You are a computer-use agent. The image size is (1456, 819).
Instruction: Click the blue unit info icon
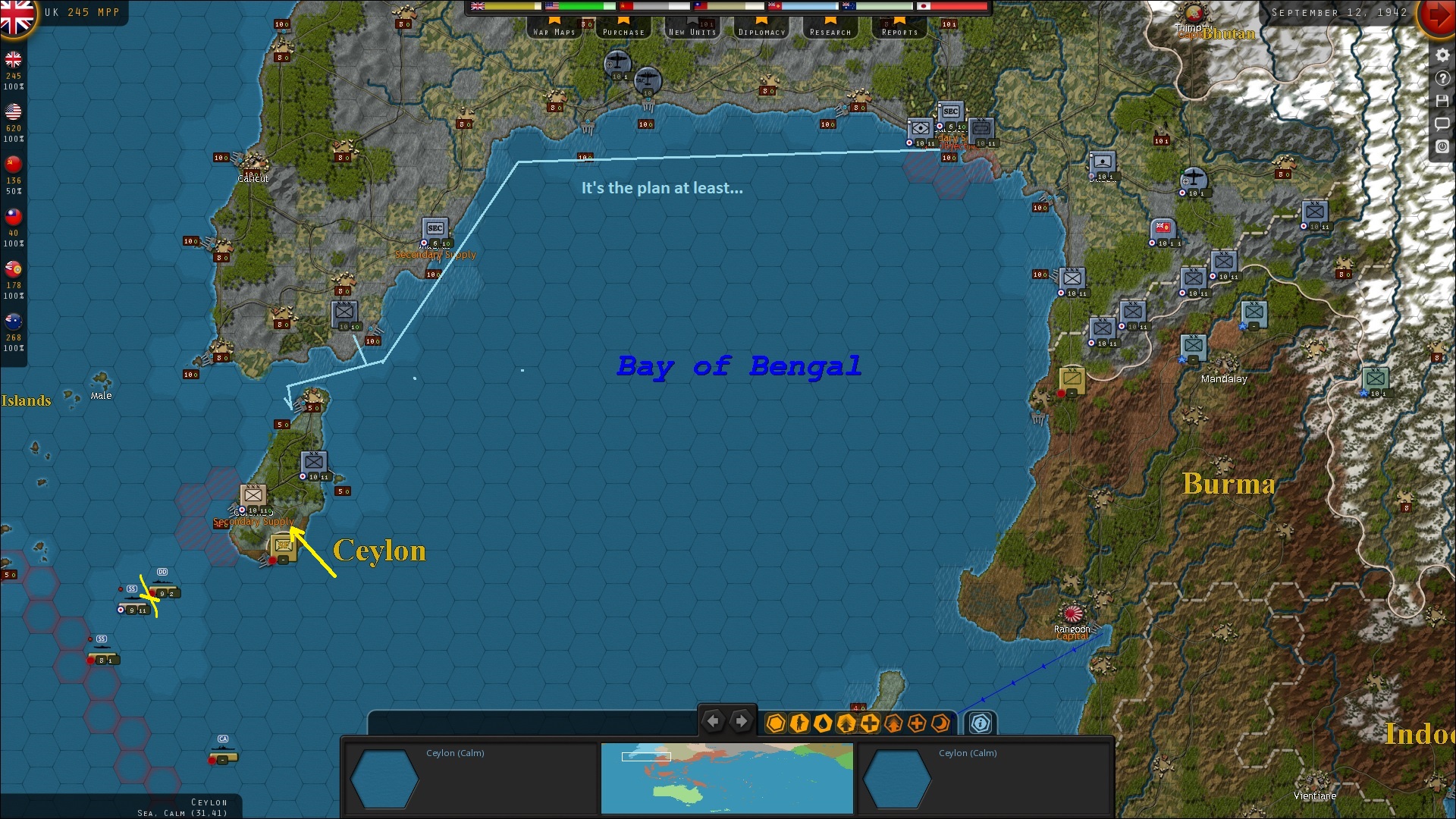(x=979, y=723)
